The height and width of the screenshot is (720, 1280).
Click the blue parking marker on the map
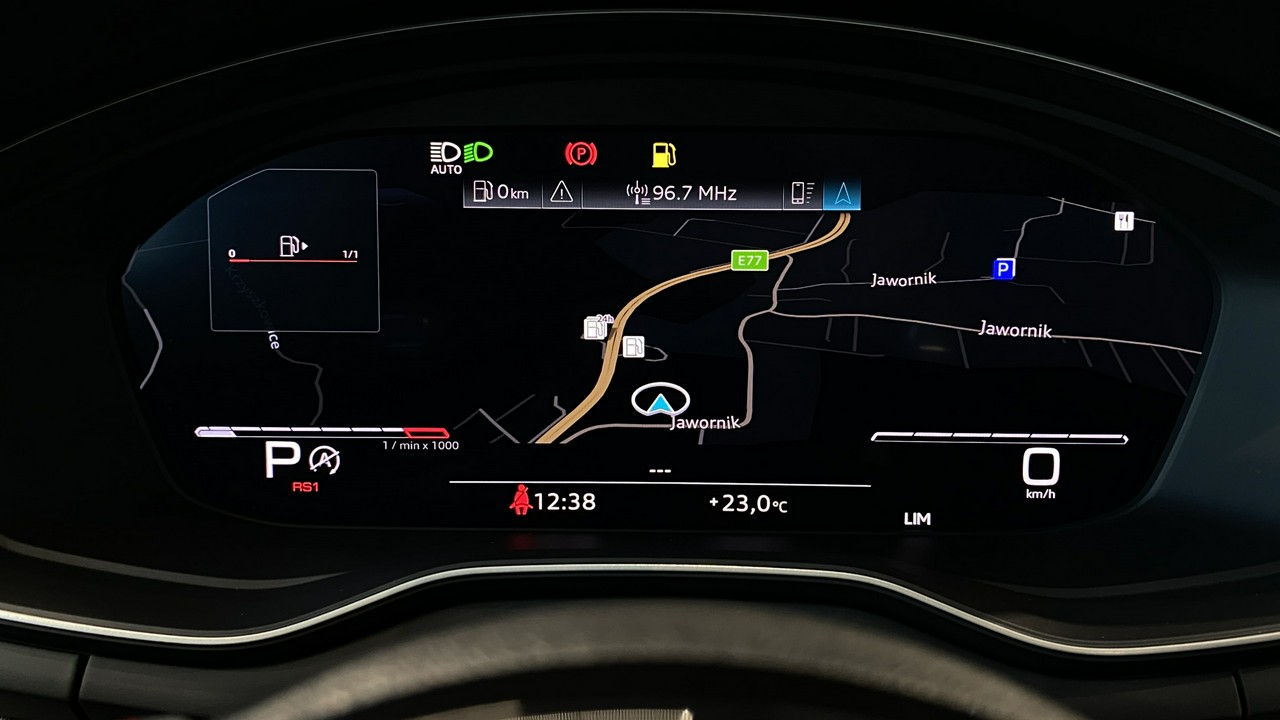pos(1003,268)
